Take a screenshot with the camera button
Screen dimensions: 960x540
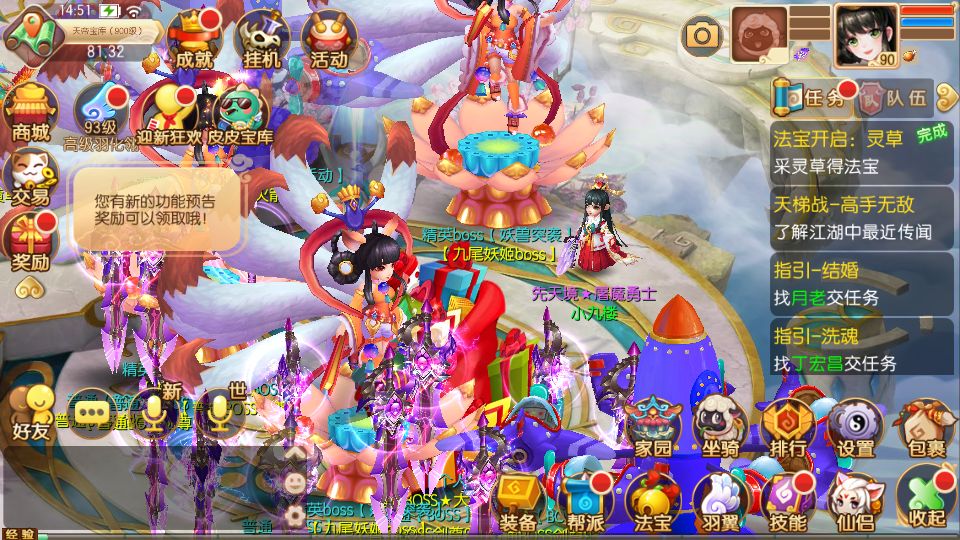tap(702, 37)
